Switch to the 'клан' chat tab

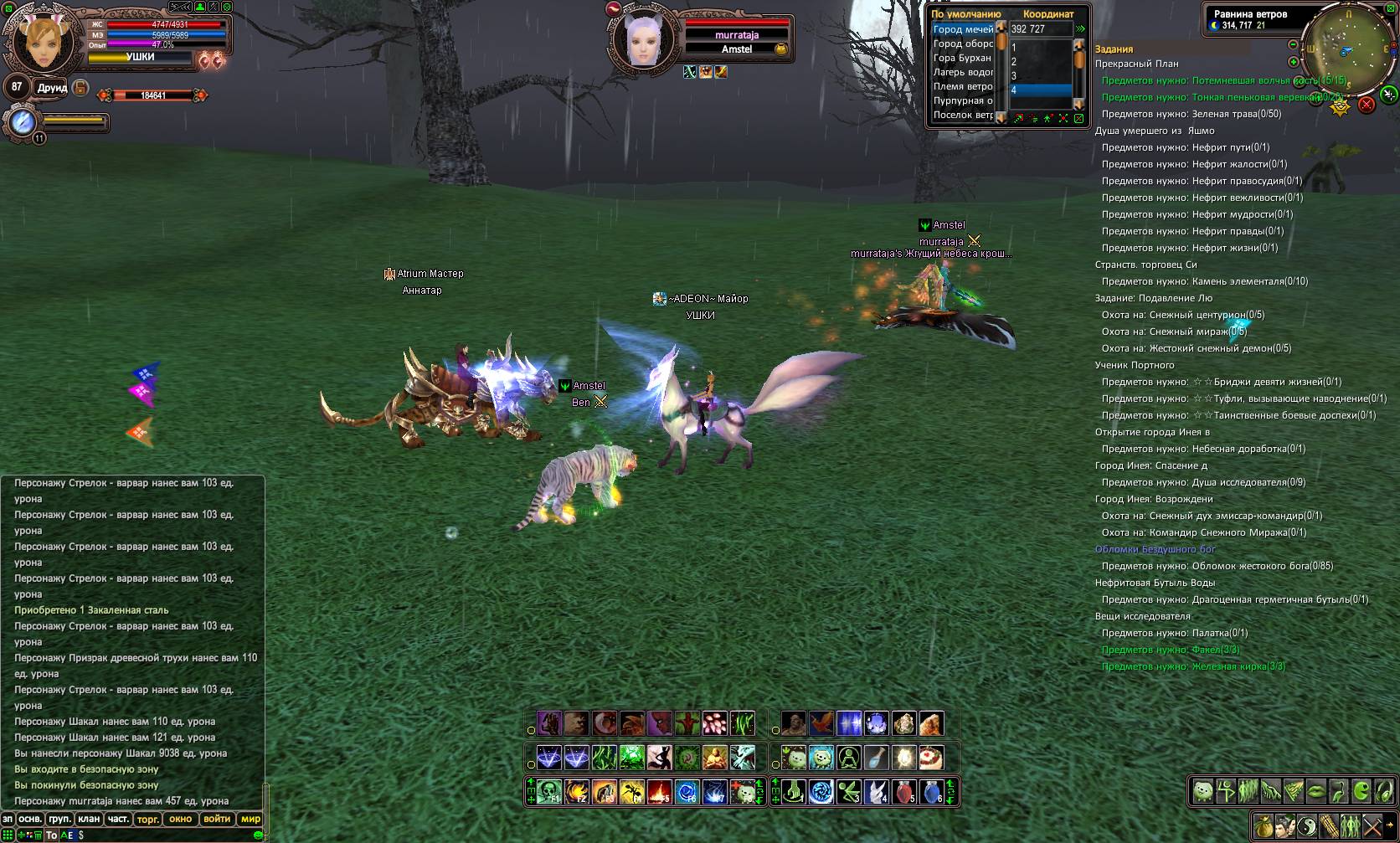pyautogui.click(x=89, y=820)
